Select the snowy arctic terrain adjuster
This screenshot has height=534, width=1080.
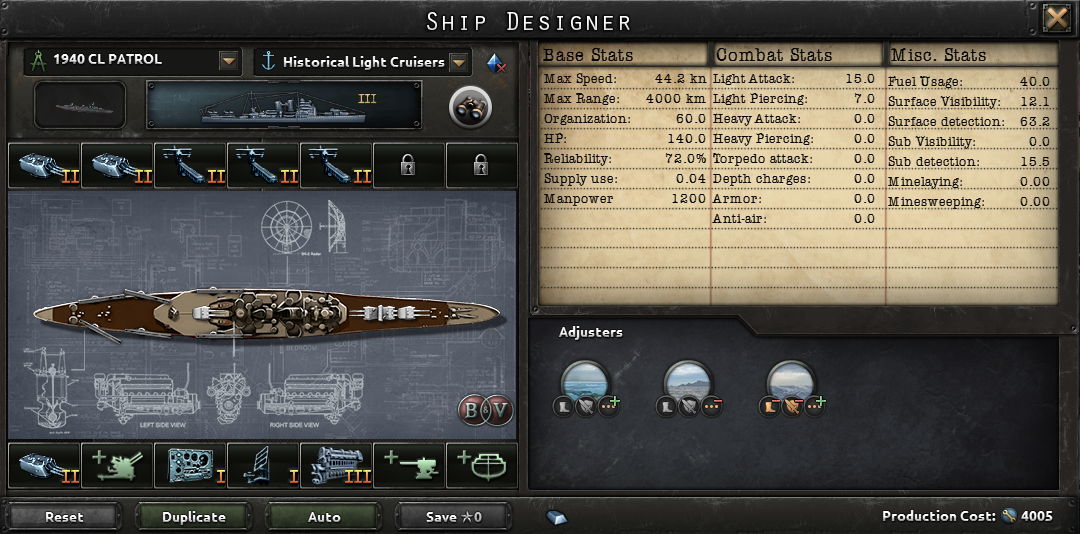point(791,384)
